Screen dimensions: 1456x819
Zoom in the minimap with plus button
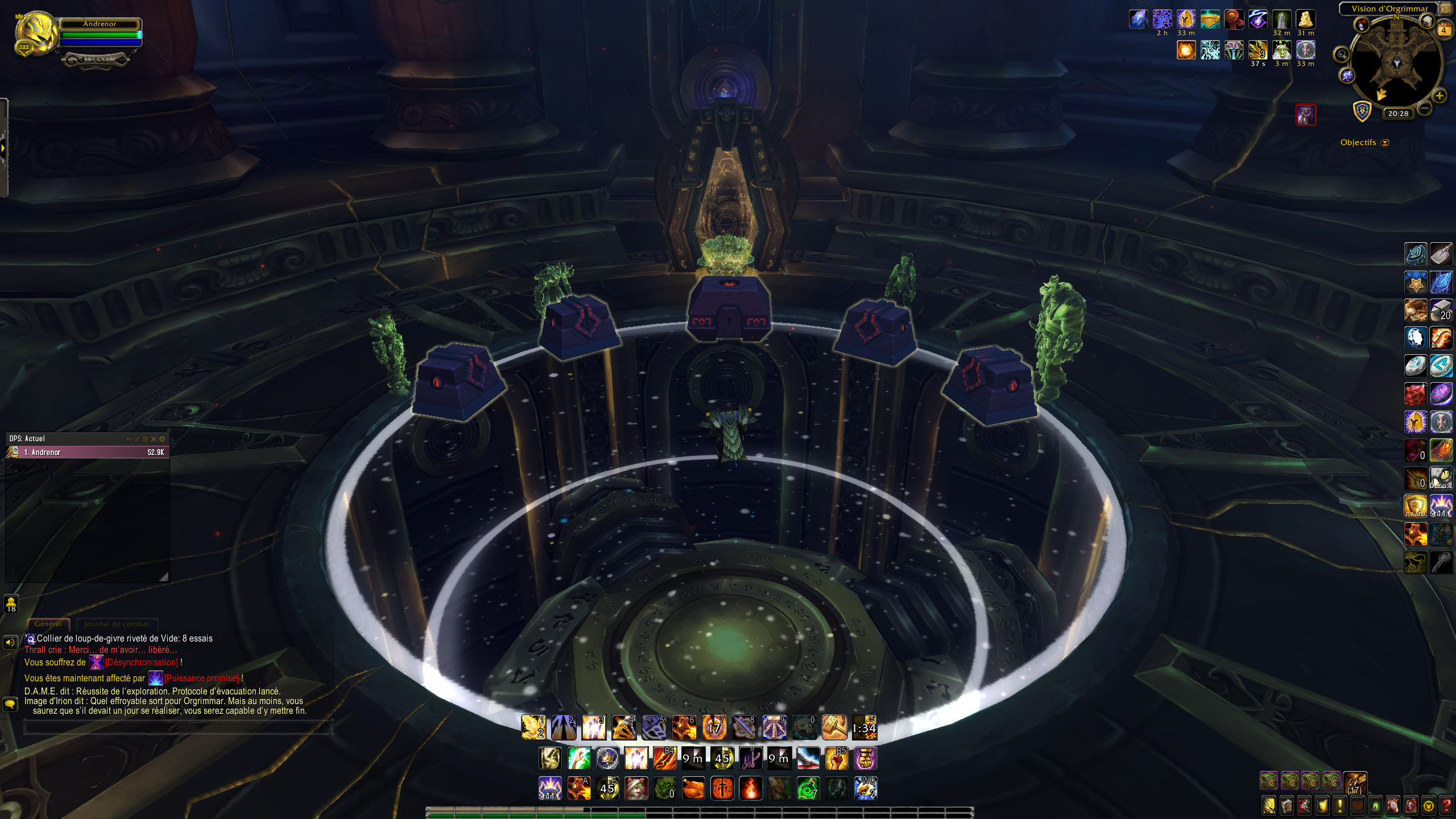(1440, 96)
